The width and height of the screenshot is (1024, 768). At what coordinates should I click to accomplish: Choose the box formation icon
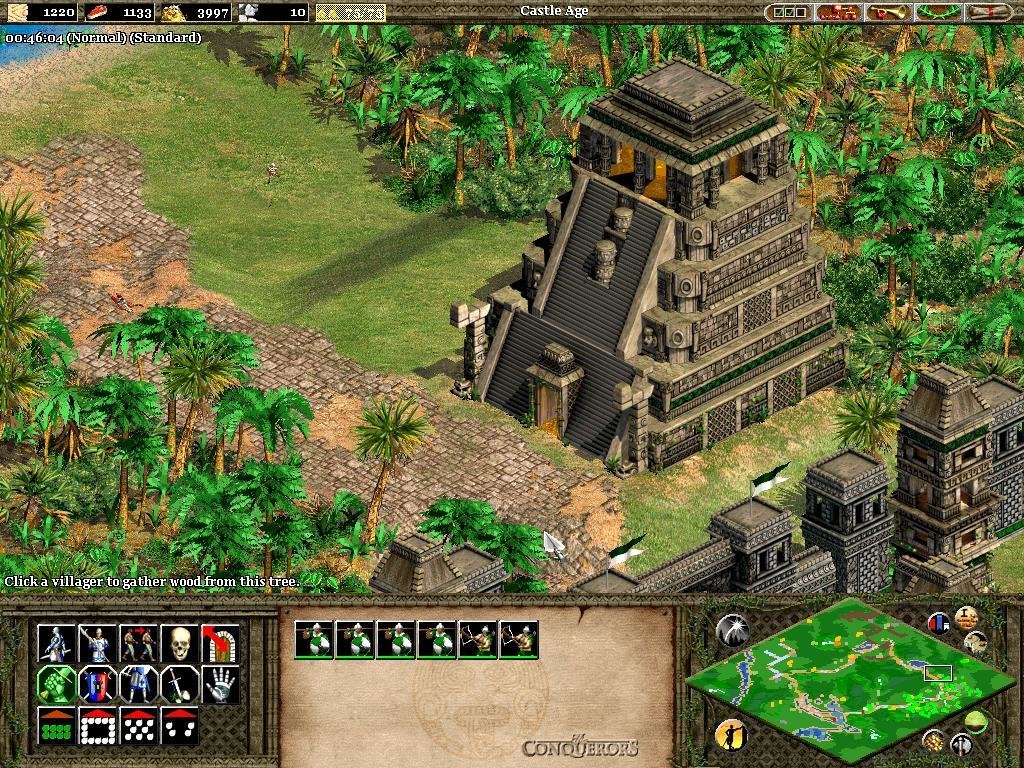point(98,726)
